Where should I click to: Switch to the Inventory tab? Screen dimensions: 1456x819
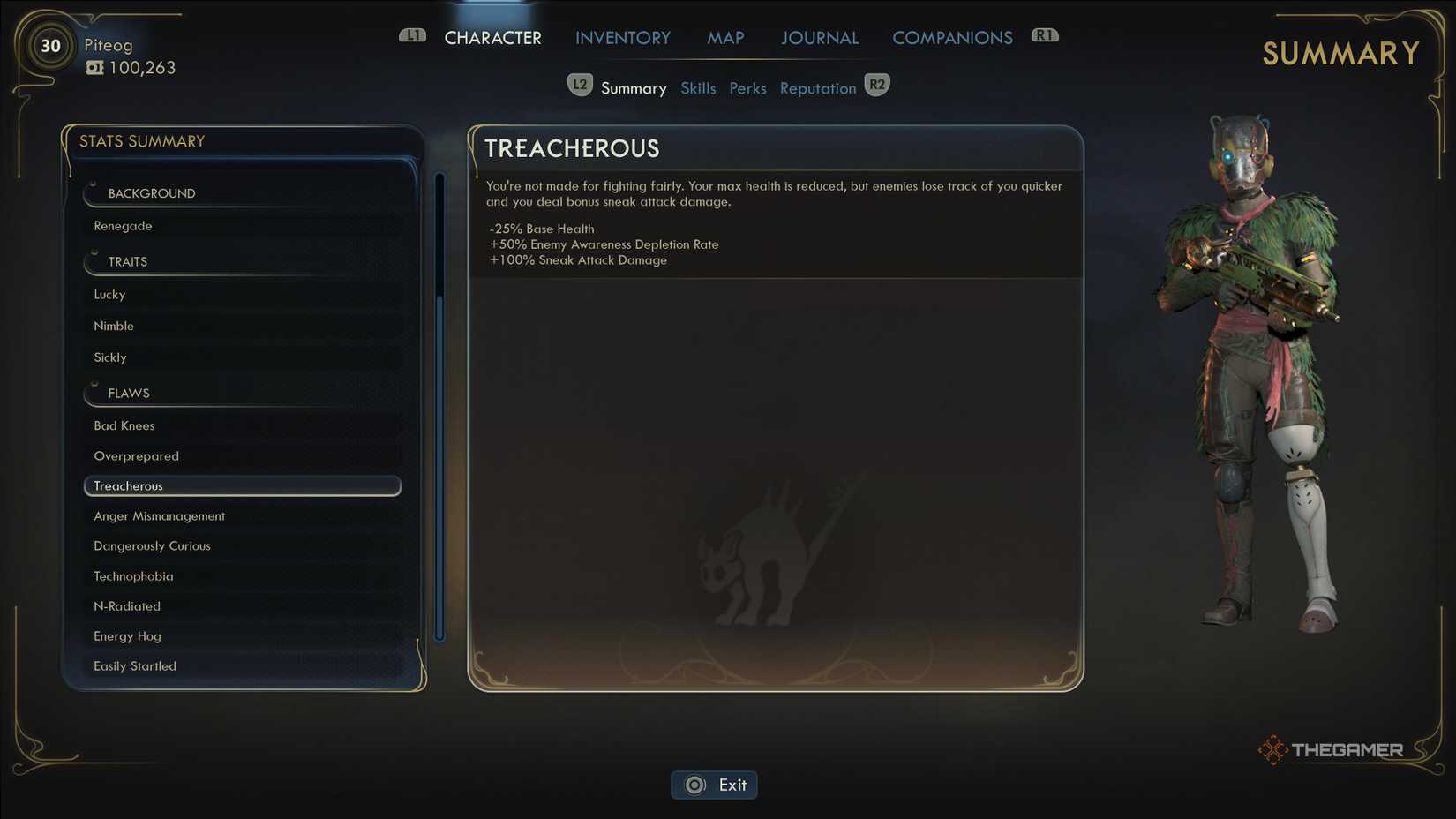[x=622, y=37]
